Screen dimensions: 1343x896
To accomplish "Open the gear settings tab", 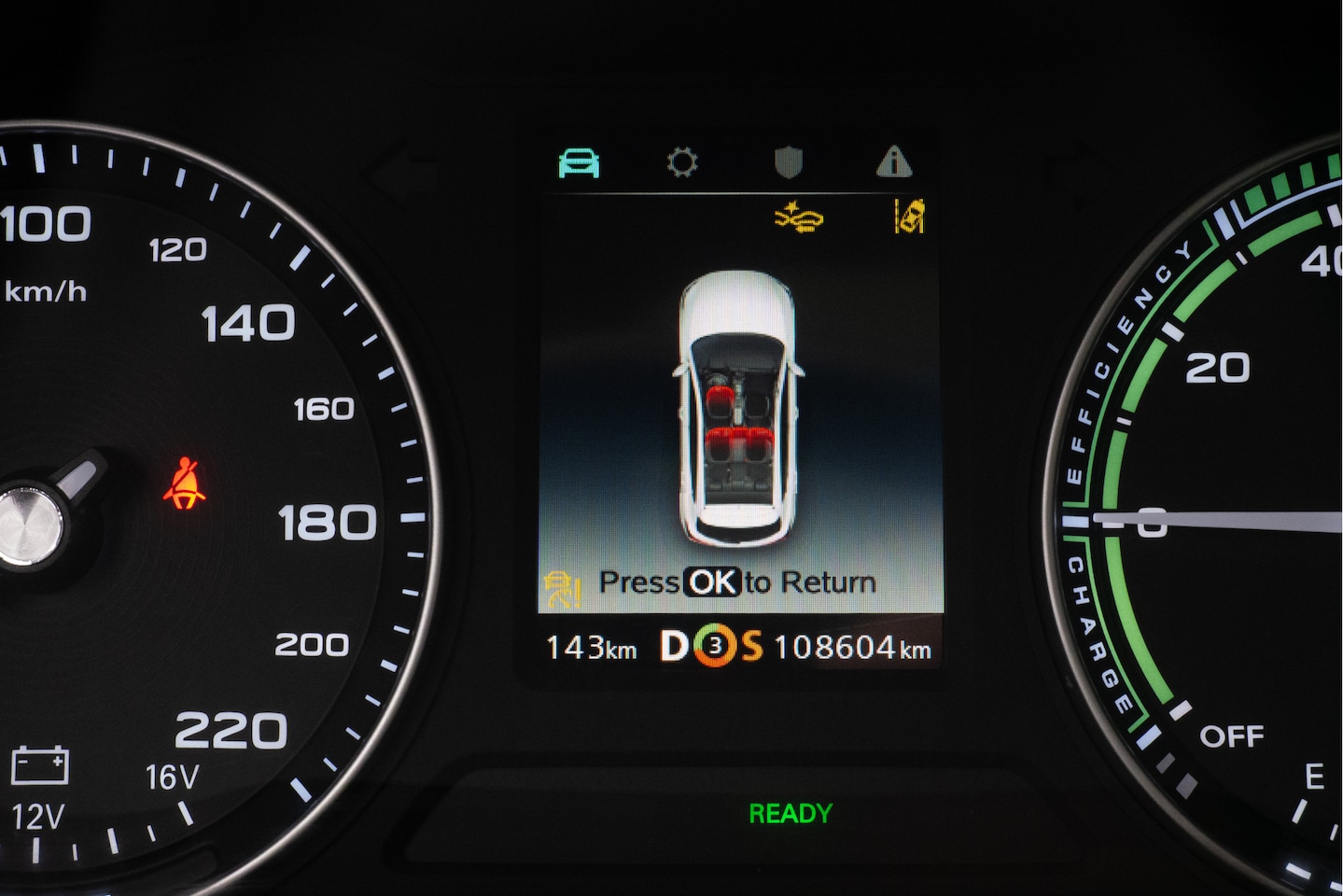I will coord(682,163).
